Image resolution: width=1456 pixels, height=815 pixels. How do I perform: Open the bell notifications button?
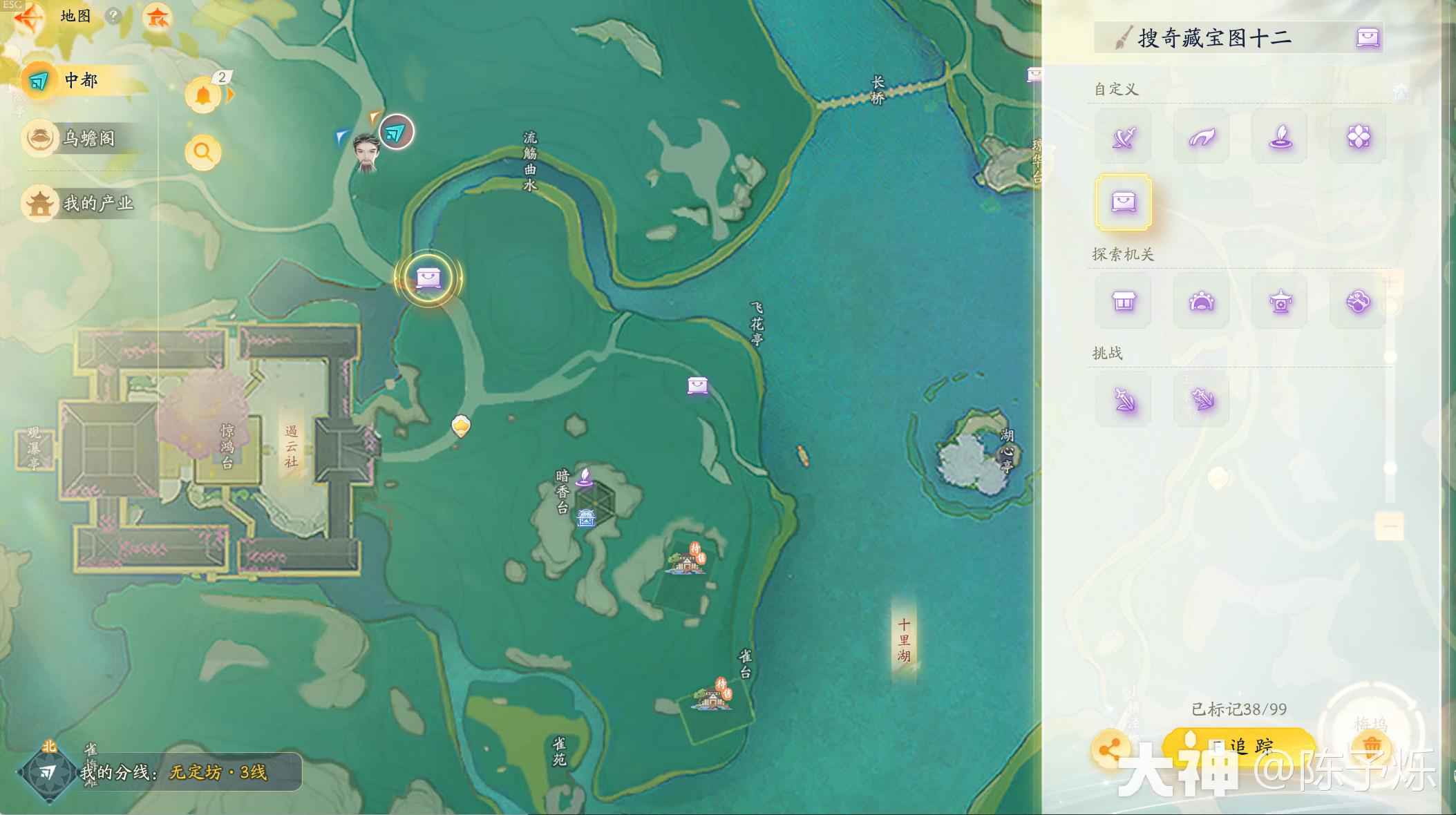pyautogui.click(x=202, y=95)
